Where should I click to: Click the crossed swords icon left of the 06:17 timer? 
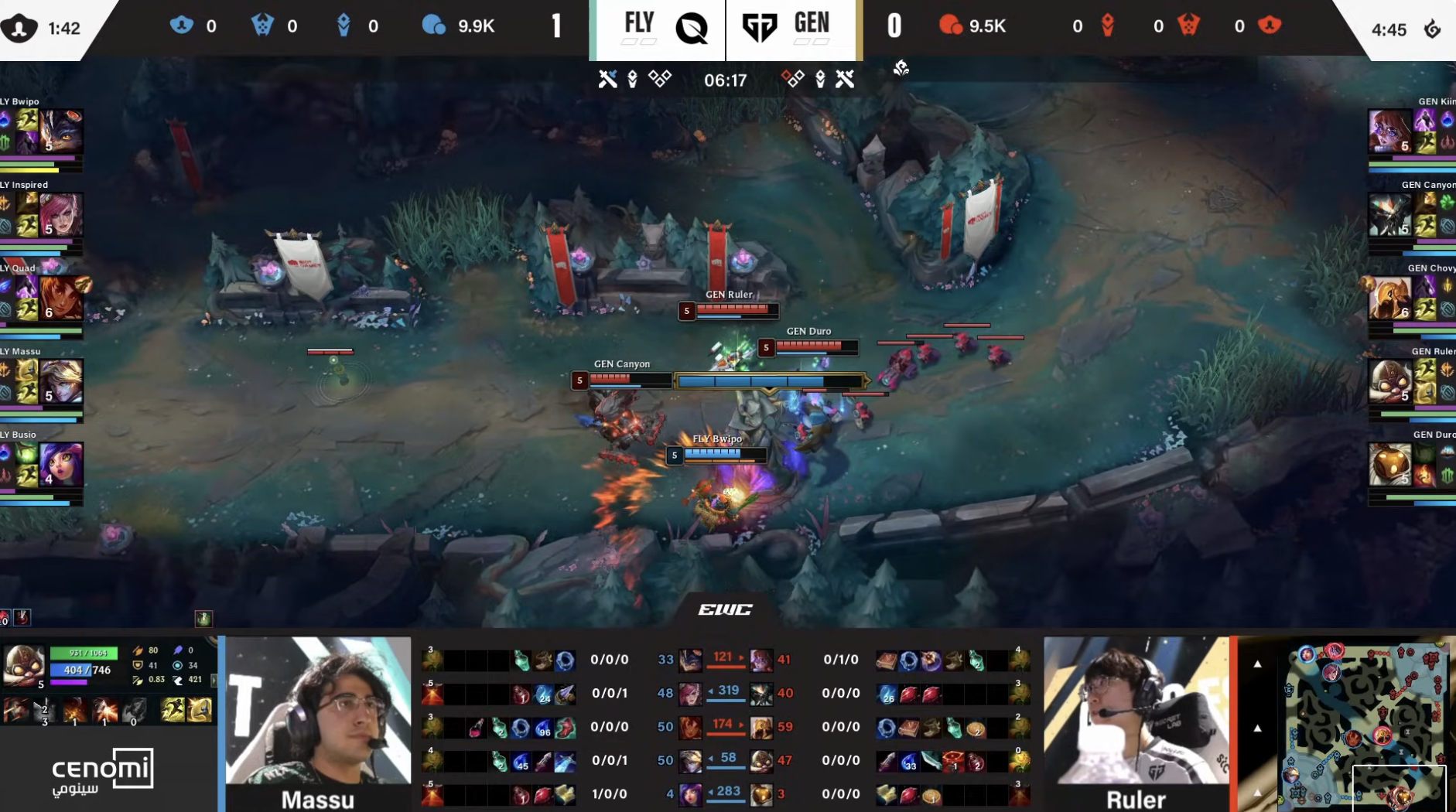pyautogui.click(x=608, y=78)
